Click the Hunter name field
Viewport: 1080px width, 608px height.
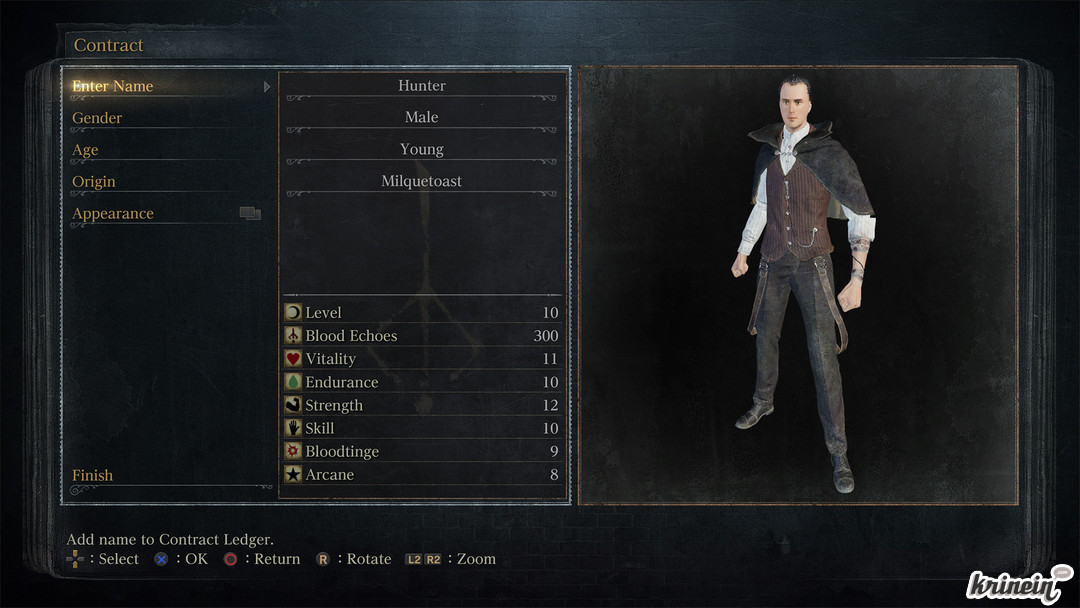[x=422, y=86]
